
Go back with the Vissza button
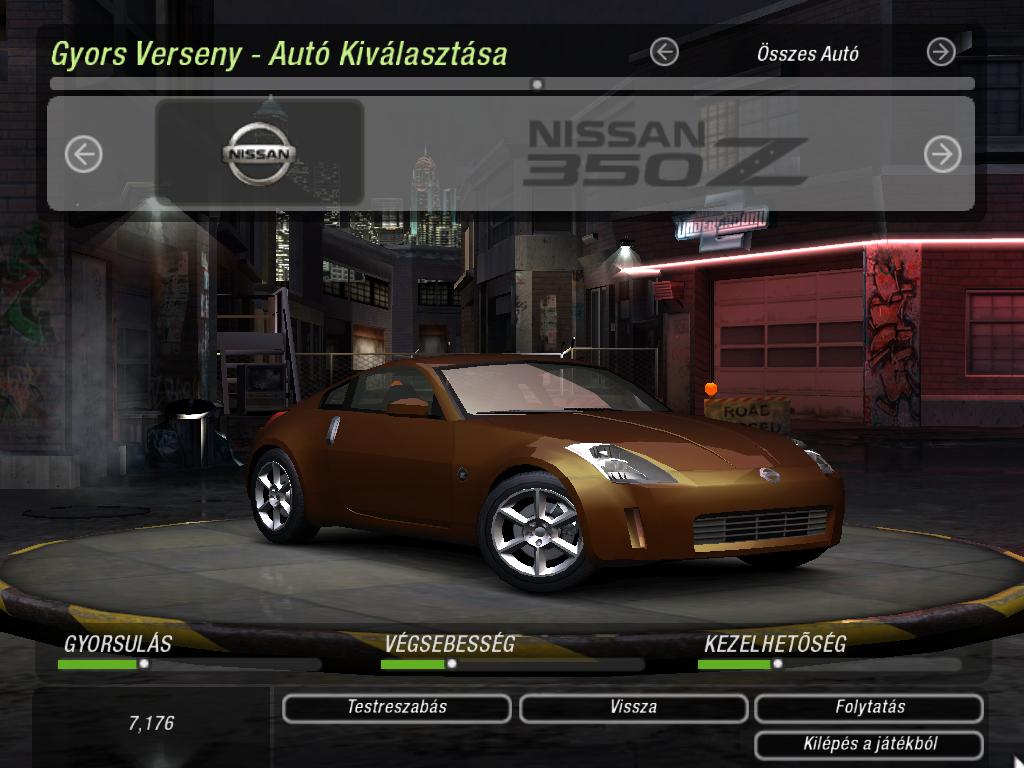click(633, 708)
